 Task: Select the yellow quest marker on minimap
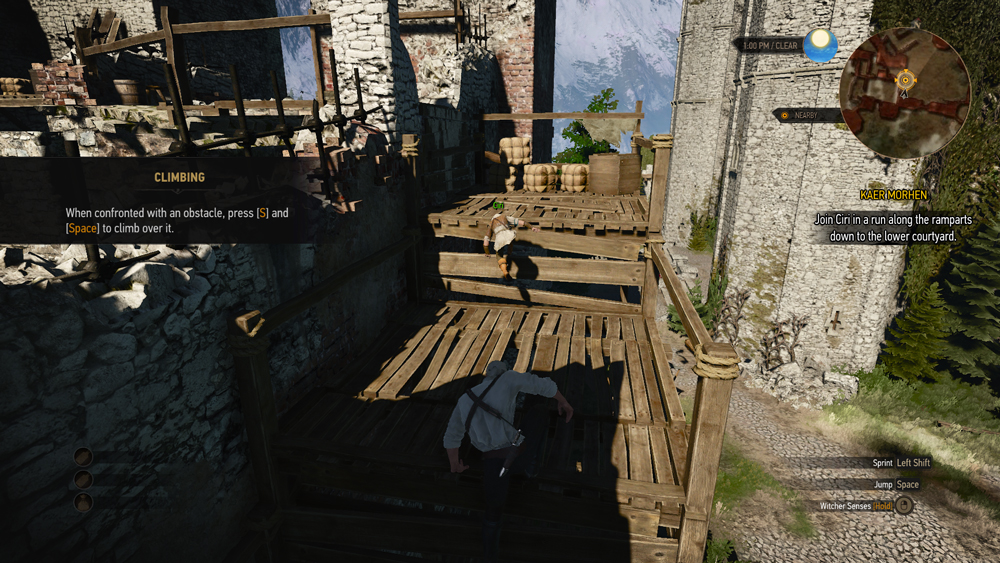coord(906,78)
